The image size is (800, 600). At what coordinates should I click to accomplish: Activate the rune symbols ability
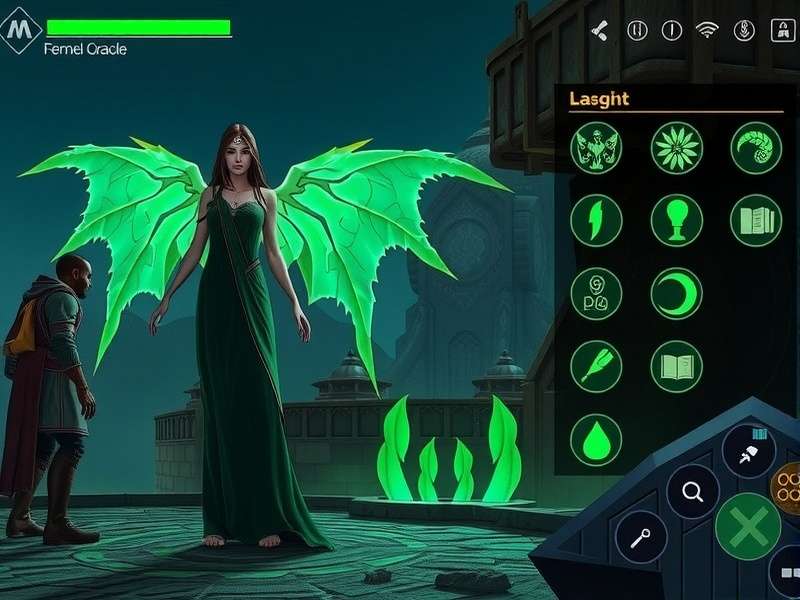[596, 294]
